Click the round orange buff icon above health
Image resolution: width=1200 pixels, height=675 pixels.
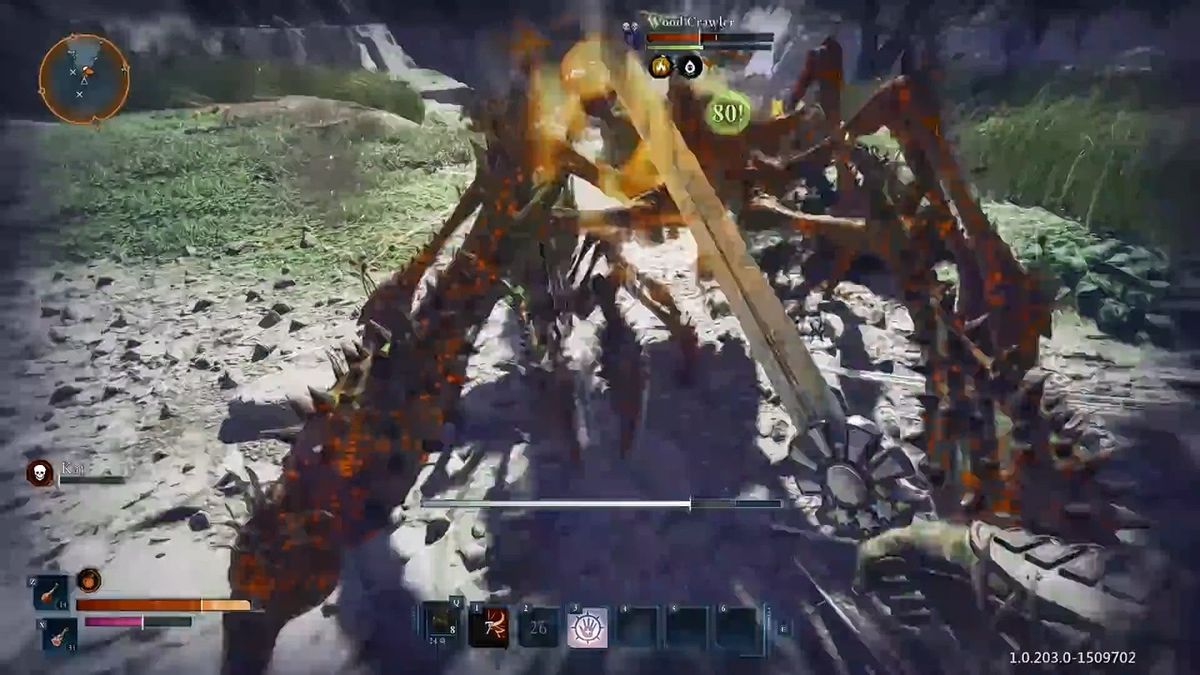[x=89, y=580]
